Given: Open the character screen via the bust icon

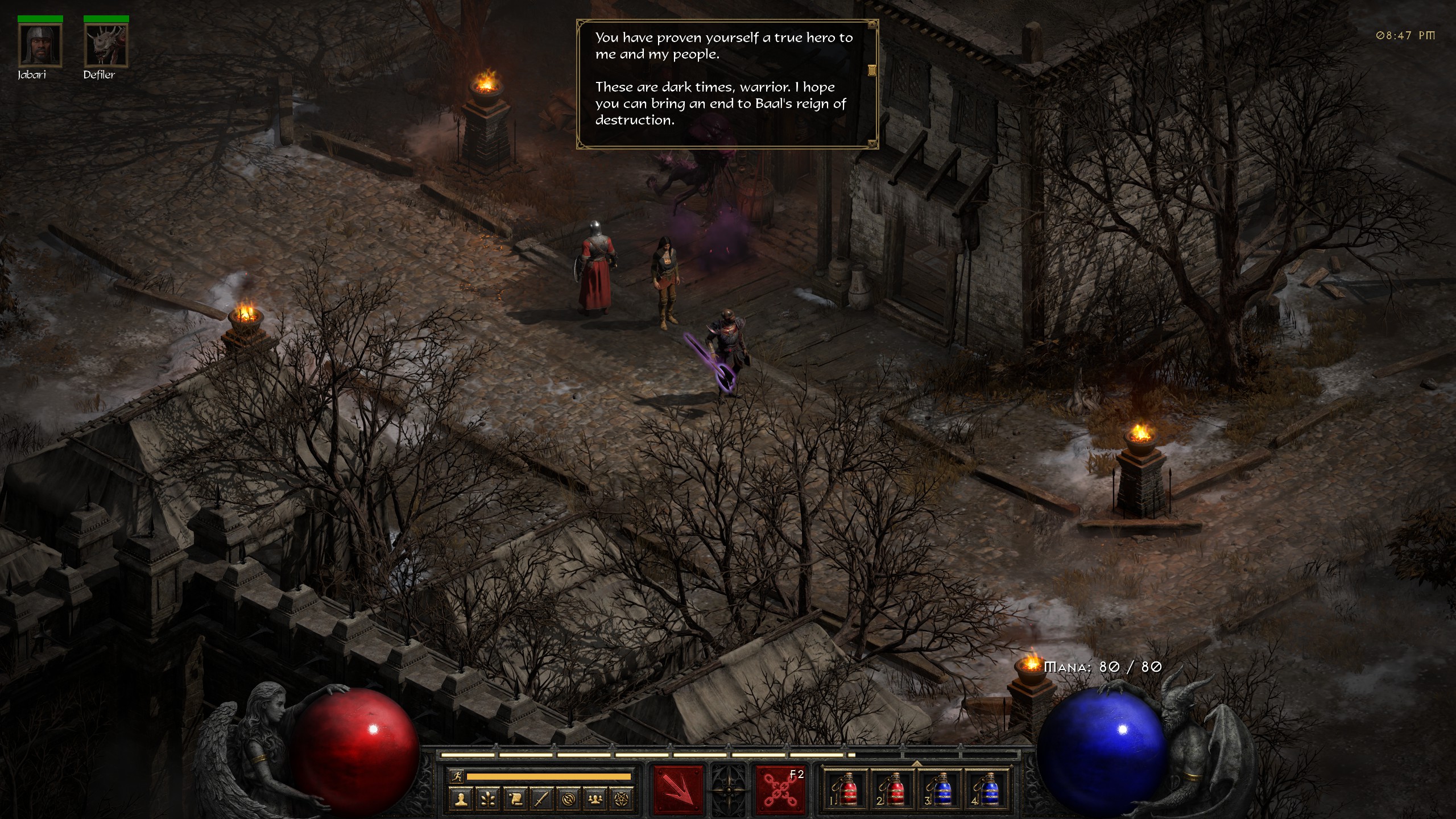Looking at the screenshot, I should click(461, 800).
